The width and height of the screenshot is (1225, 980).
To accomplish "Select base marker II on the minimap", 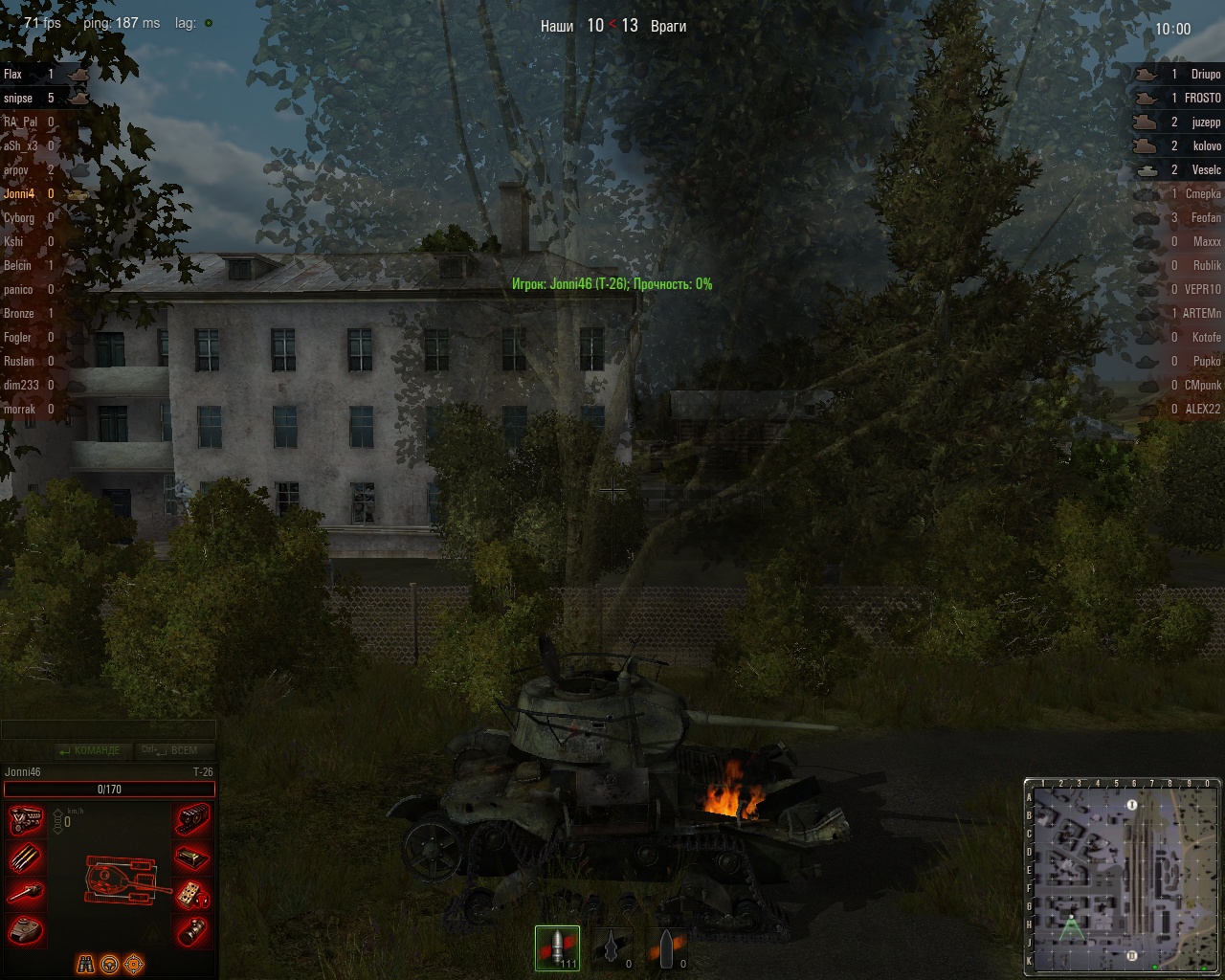I will (x=1132, y=954).
